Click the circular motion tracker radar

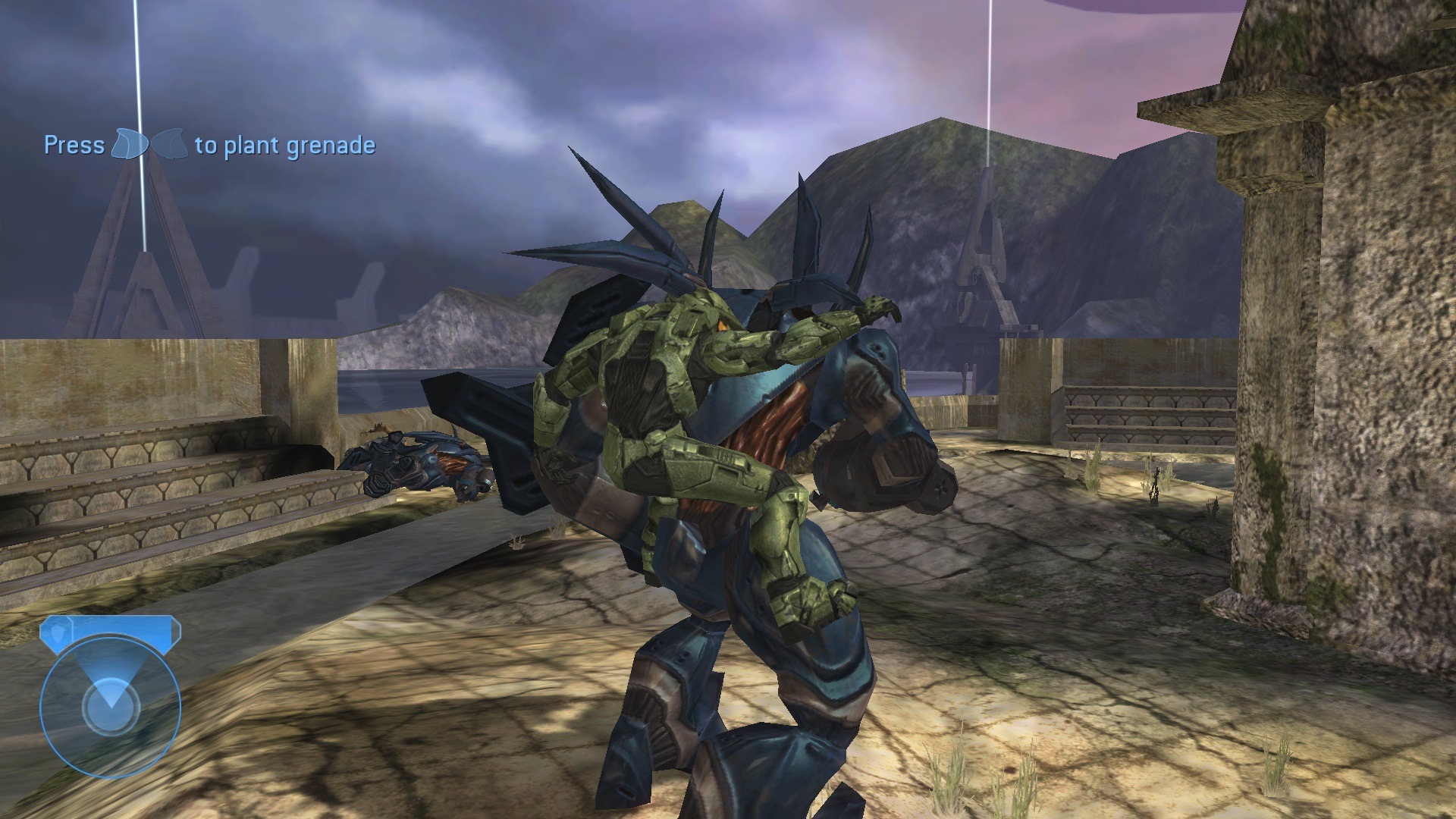(x=110, y=707)
